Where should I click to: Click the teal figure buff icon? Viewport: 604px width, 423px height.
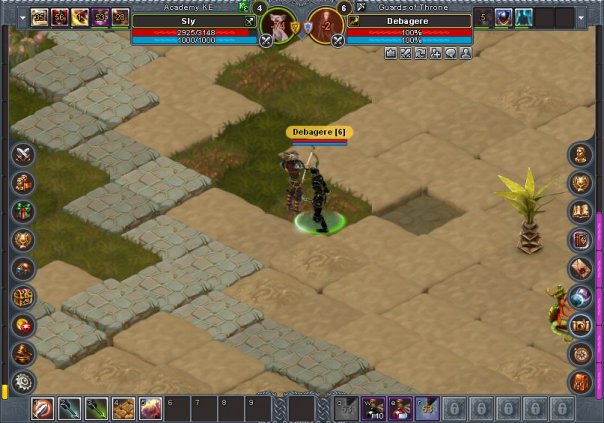(524, 17)
